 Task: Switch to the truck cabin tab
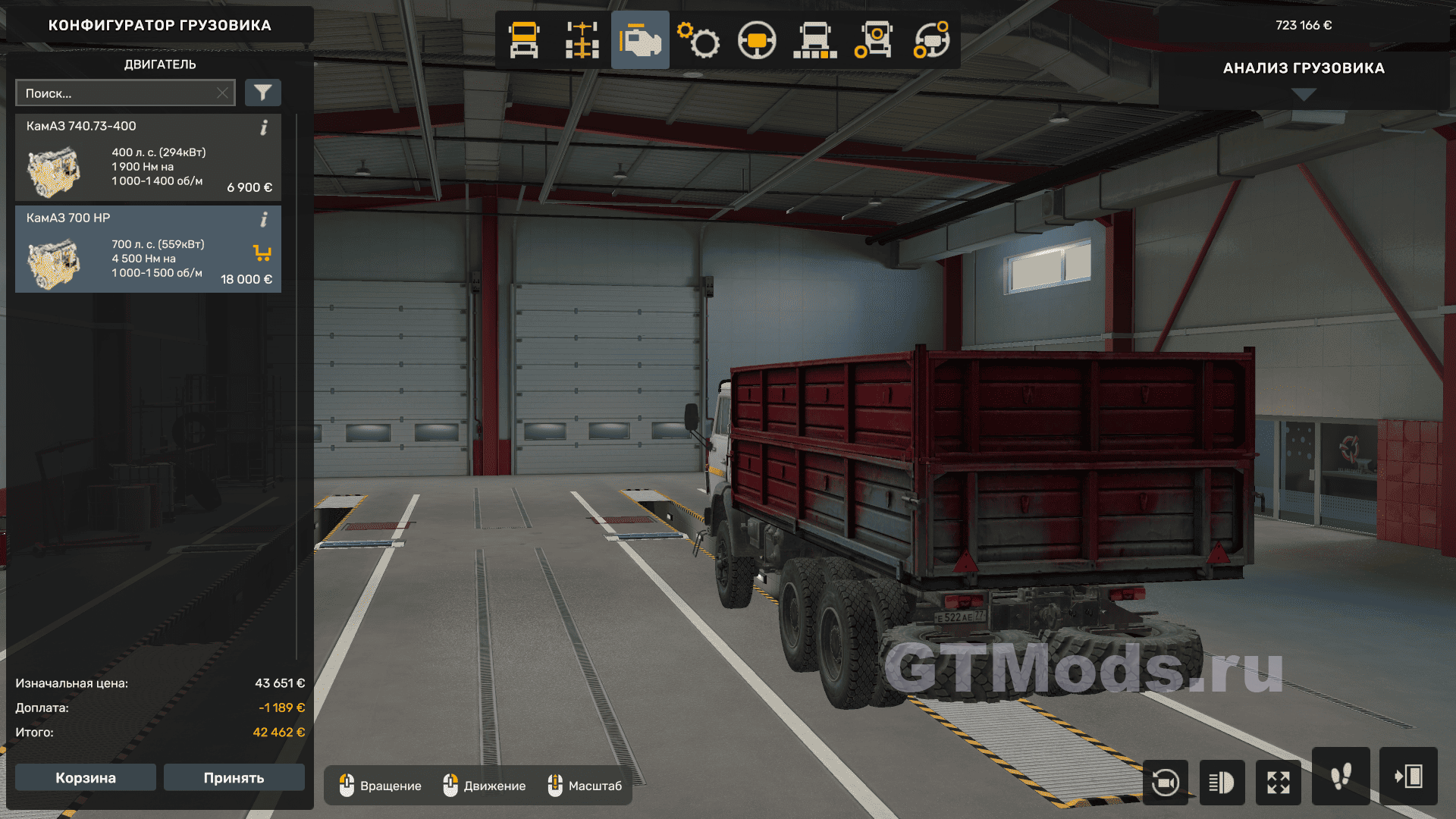524,40
